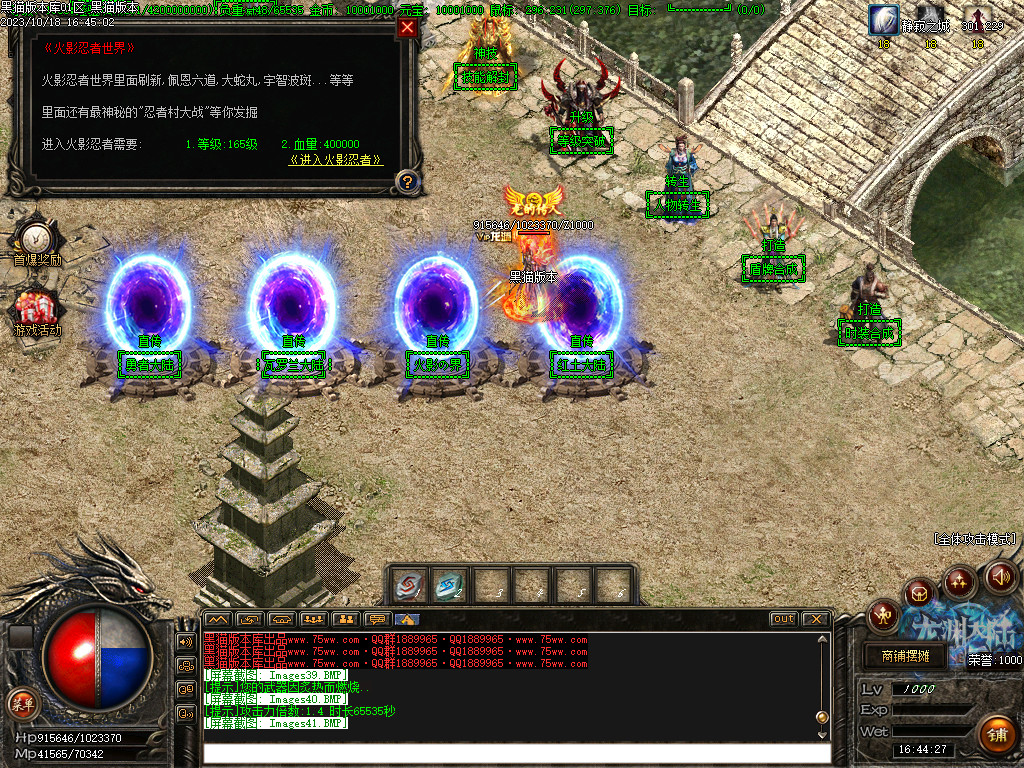This screenshot has height=768, width=1024.
Task: Click the 《进入火影忍者》 link
Action: [x=335, y=159]
